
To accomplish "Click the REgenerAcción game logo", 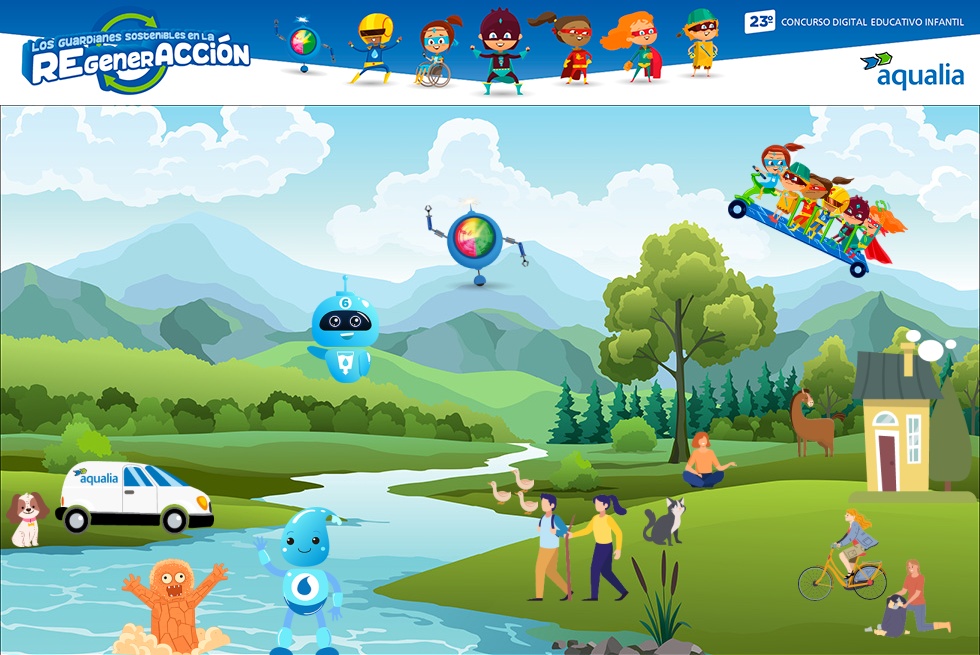I will [x=136, y=55].
